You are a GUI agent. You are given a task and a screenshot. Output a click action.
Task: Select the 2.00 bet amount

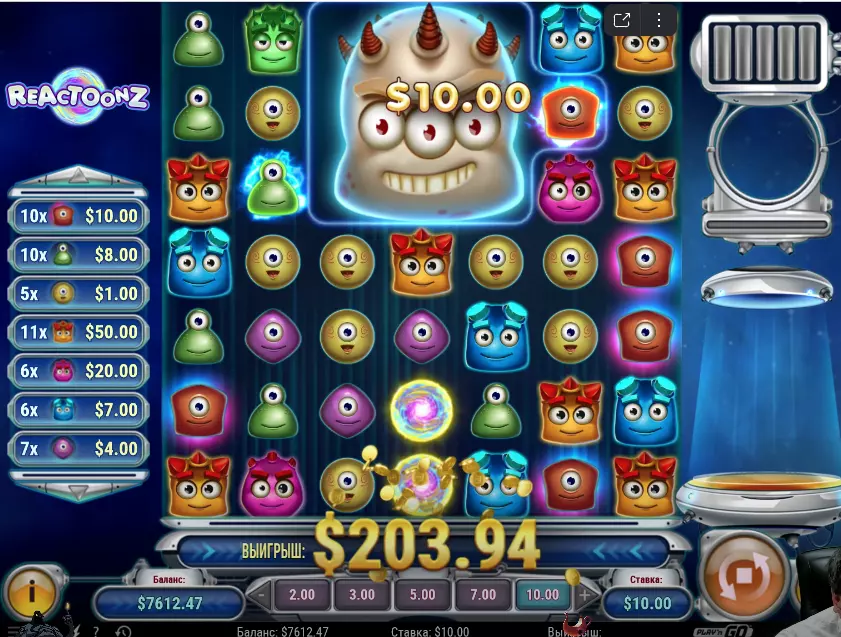301,594
